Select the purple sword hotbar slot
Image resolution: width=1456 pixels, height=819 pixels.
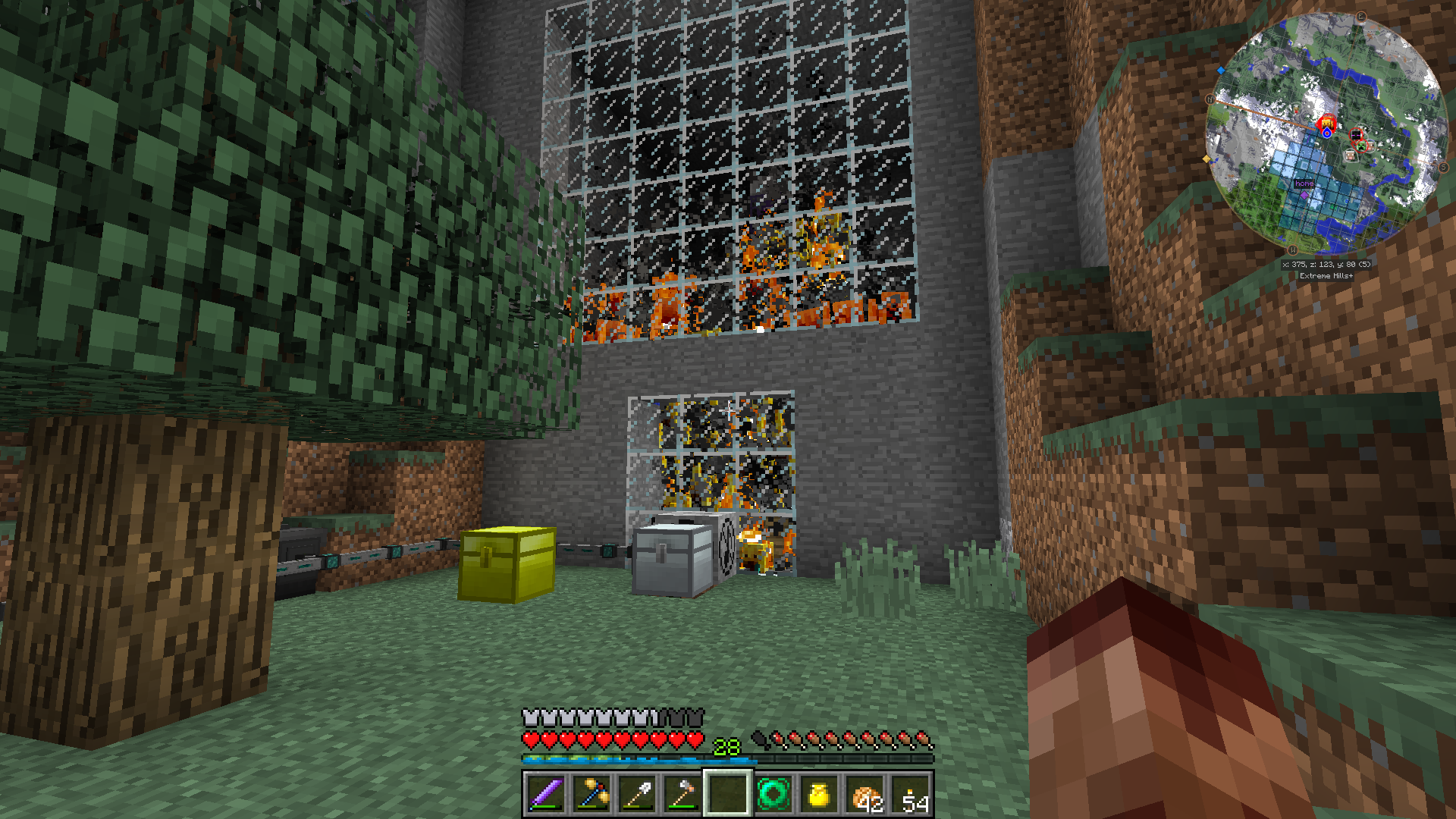click(546, 794)
